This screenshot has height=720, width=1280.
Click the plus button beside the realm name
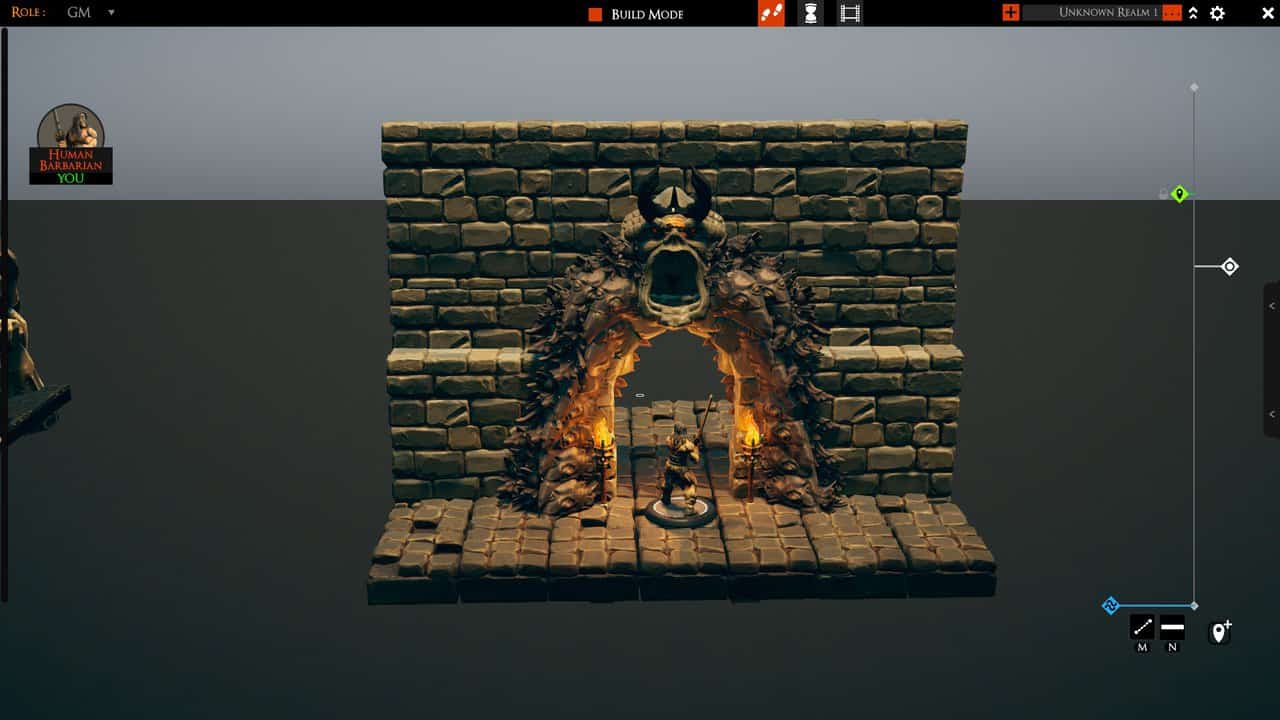1010,13
